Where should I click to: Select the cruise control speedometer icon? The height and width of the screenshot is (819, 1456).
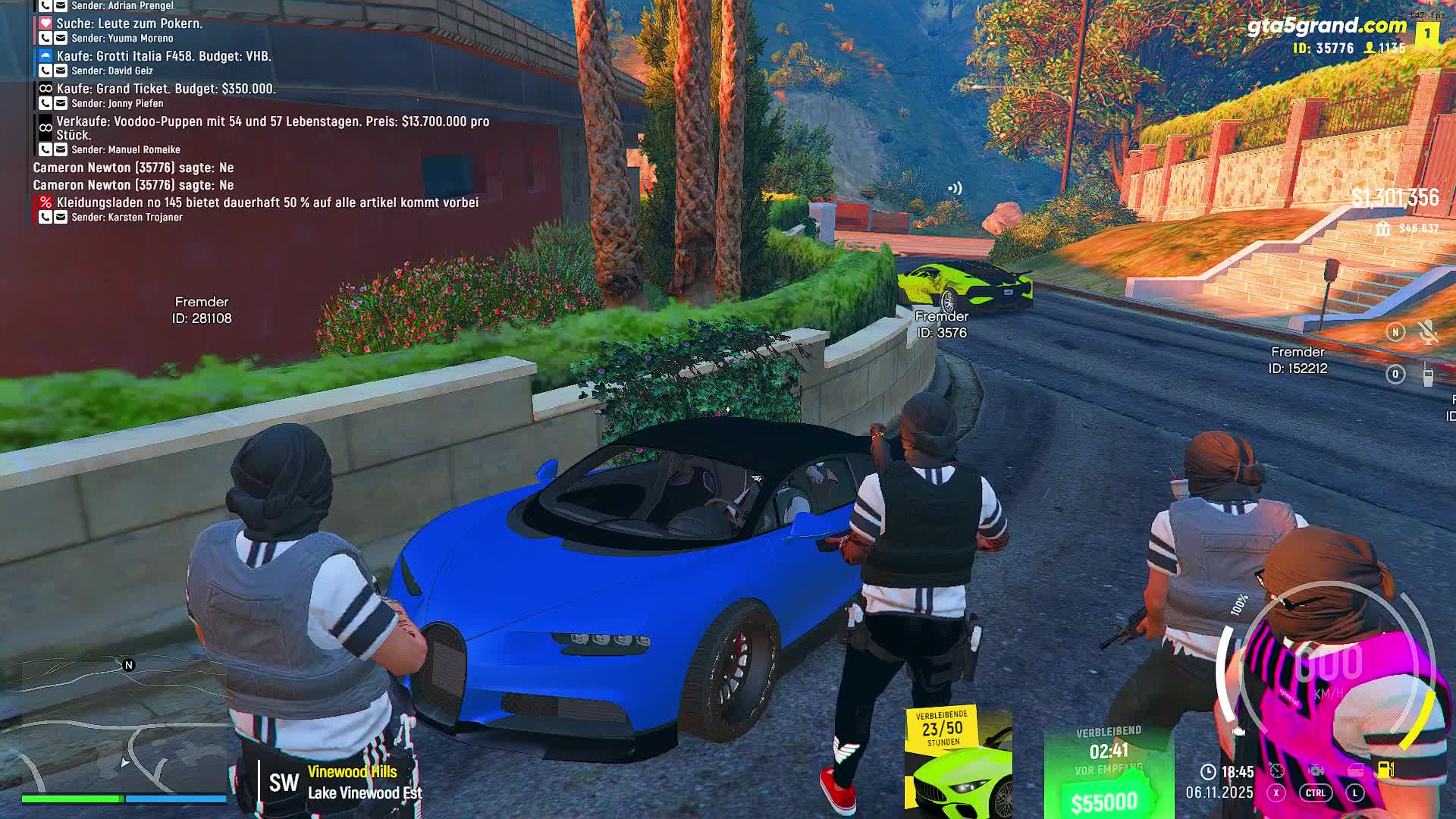point(1277,770)
